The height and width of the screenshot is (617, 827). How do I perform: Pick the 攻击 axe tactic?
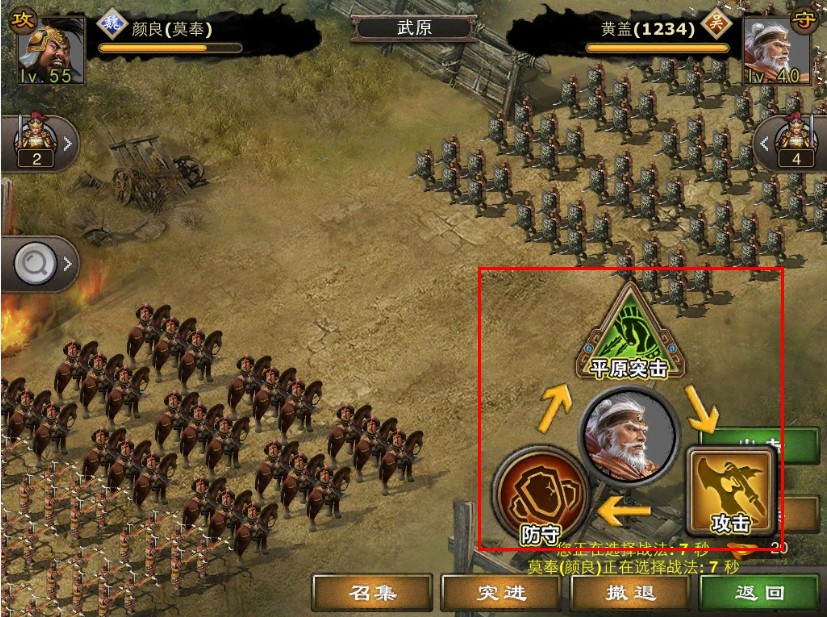point(730,491)
